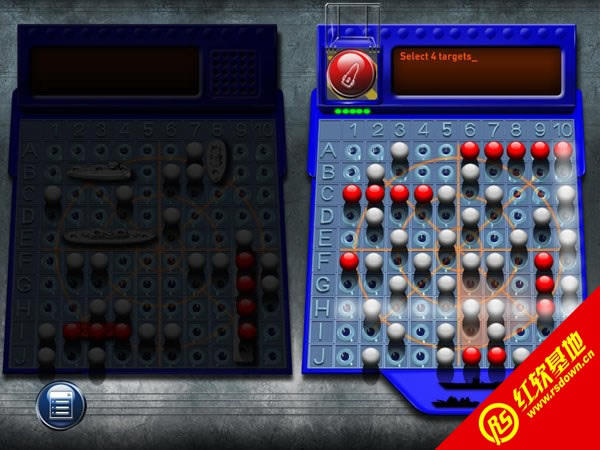Target cell B4 on the enemy grid
This screenshot has width=600, height=450.
pyautogui.click(x=422, y=173)
